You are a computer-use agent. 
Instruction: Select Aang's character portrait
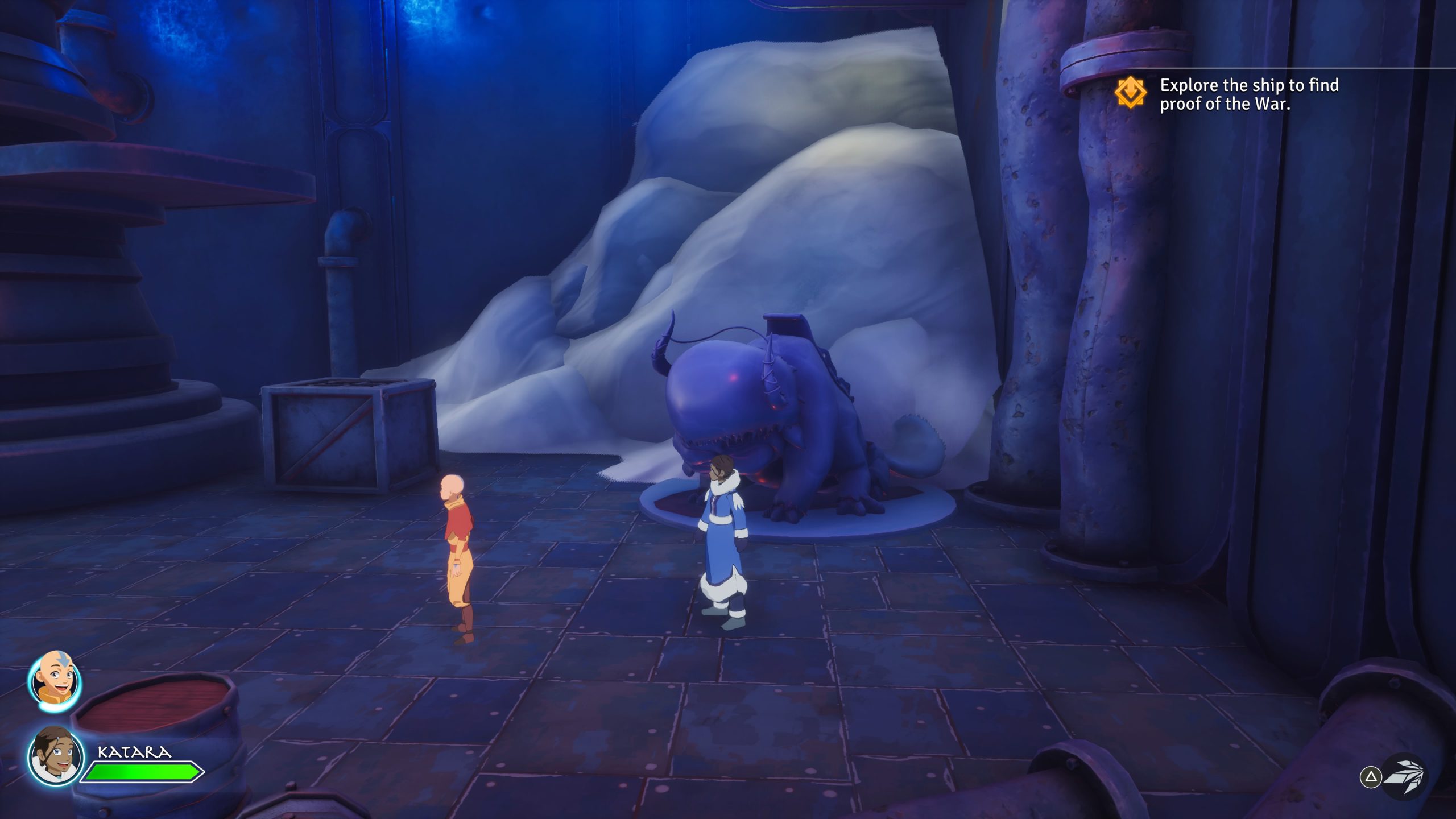[55, 681]
